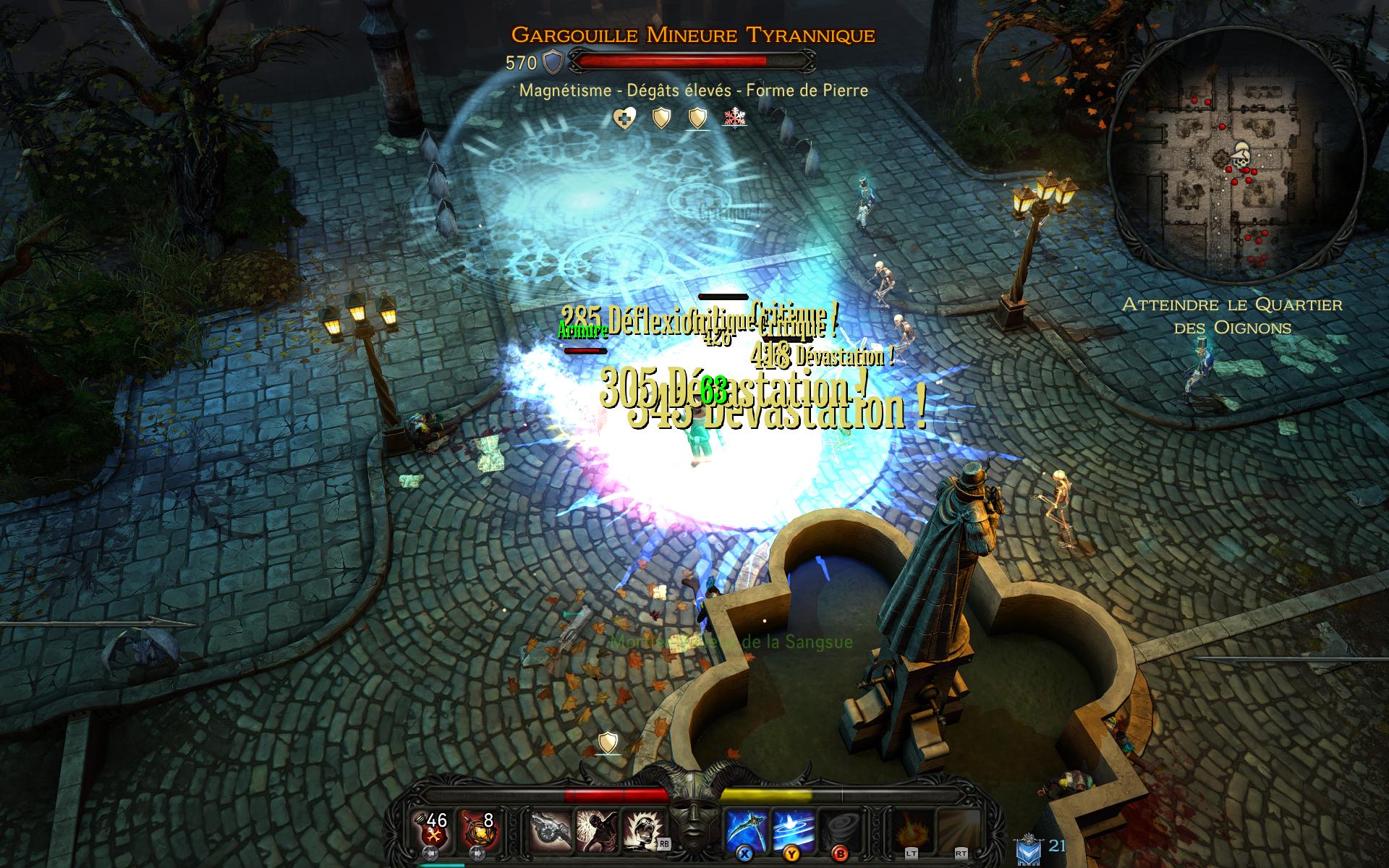Select the dimmed fire explosion skill

[x=910, y=828]
